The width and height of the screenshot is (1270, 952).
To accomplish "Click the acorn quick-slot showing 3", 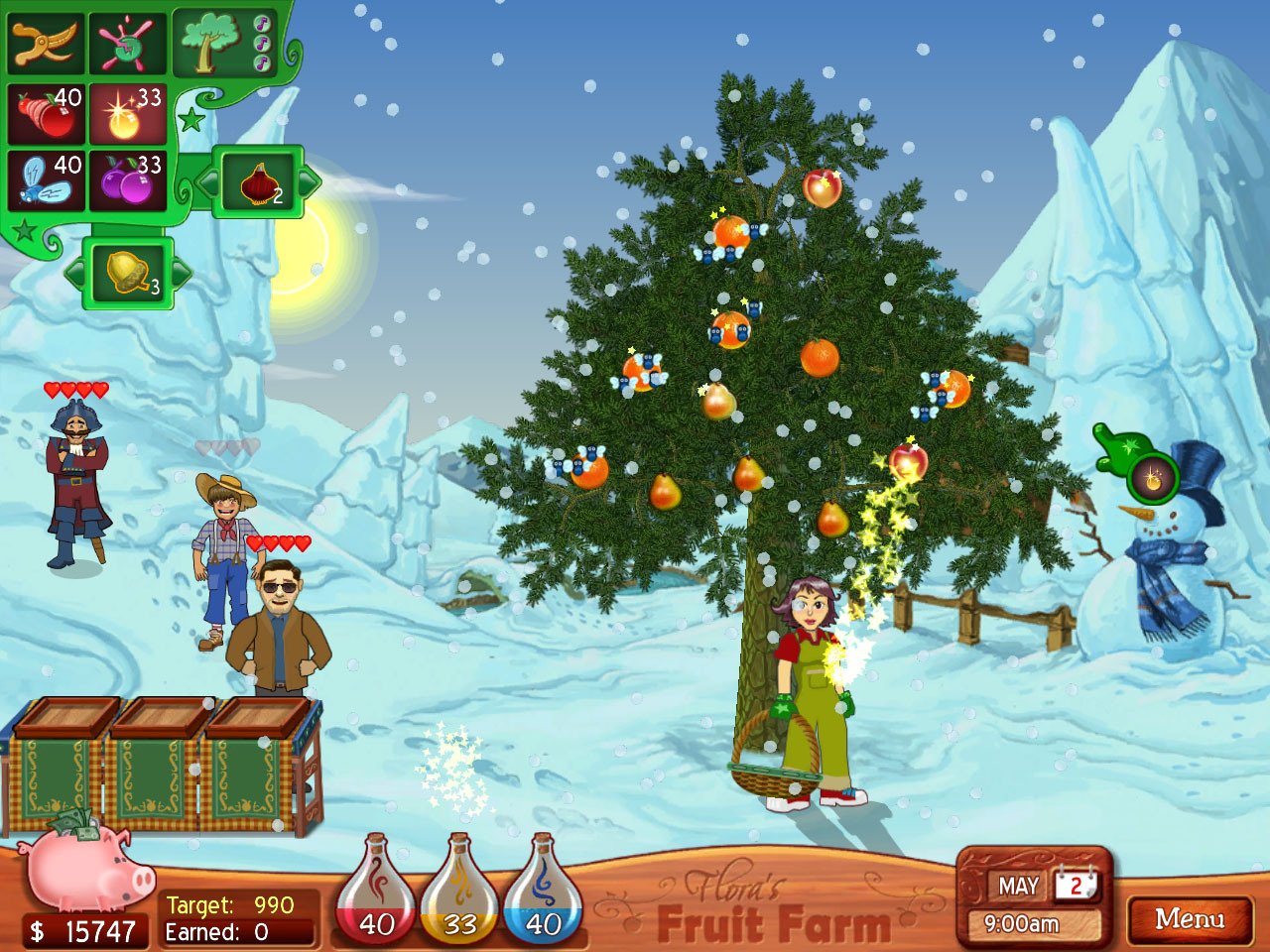I will (130, 275).
